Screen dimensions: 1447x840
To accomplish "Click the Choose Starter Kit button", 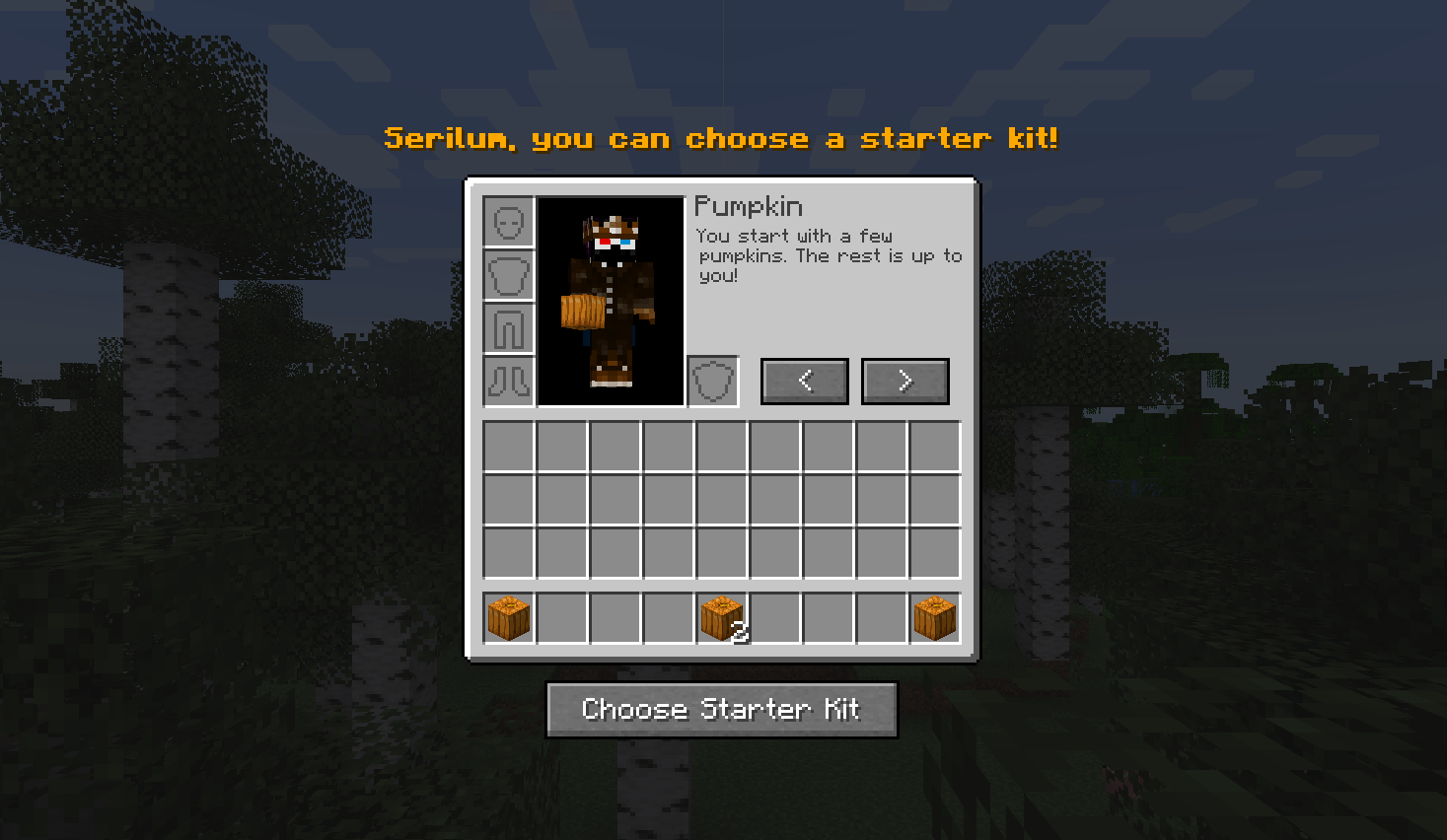I will point(721,709).
